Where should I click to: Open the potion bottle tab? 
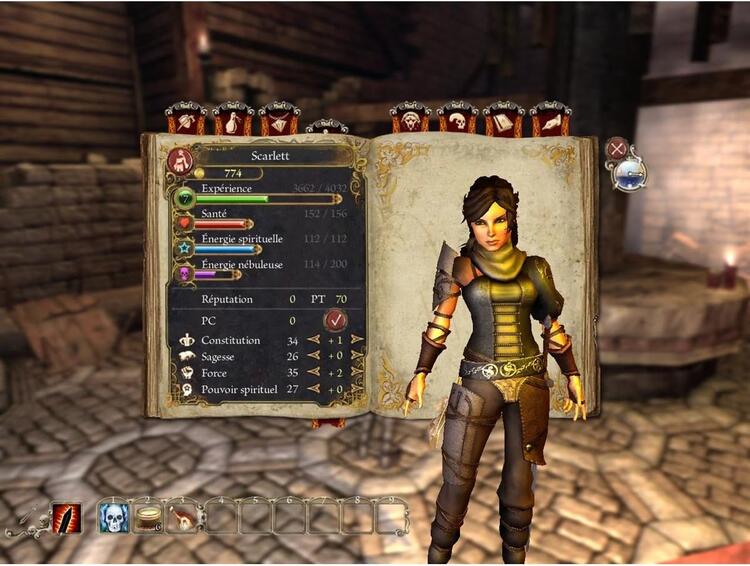click(x=233, y=121)
